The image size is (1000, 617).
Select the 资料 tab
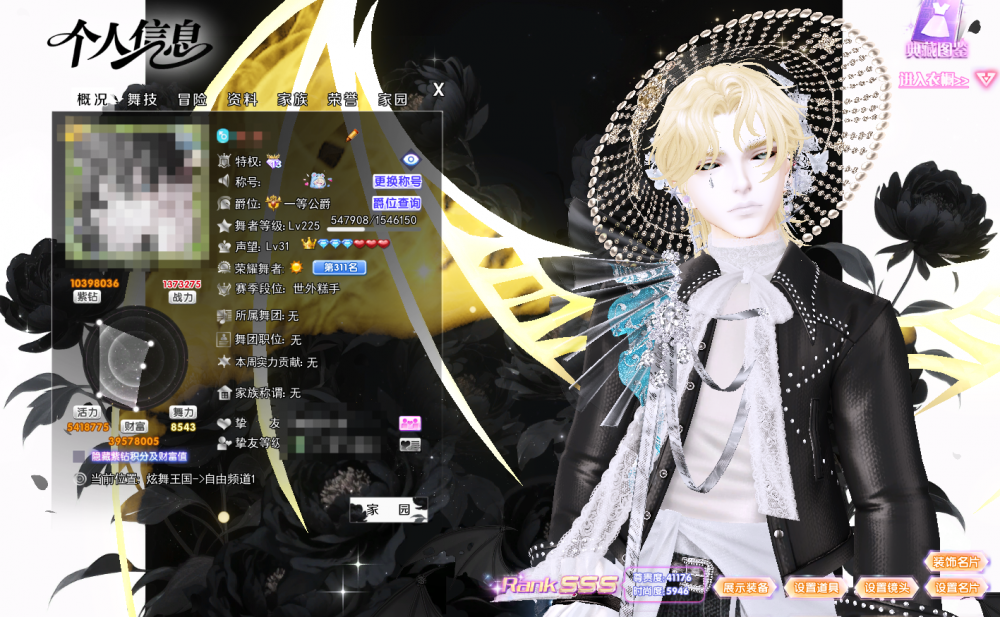(x=242, y=99)
